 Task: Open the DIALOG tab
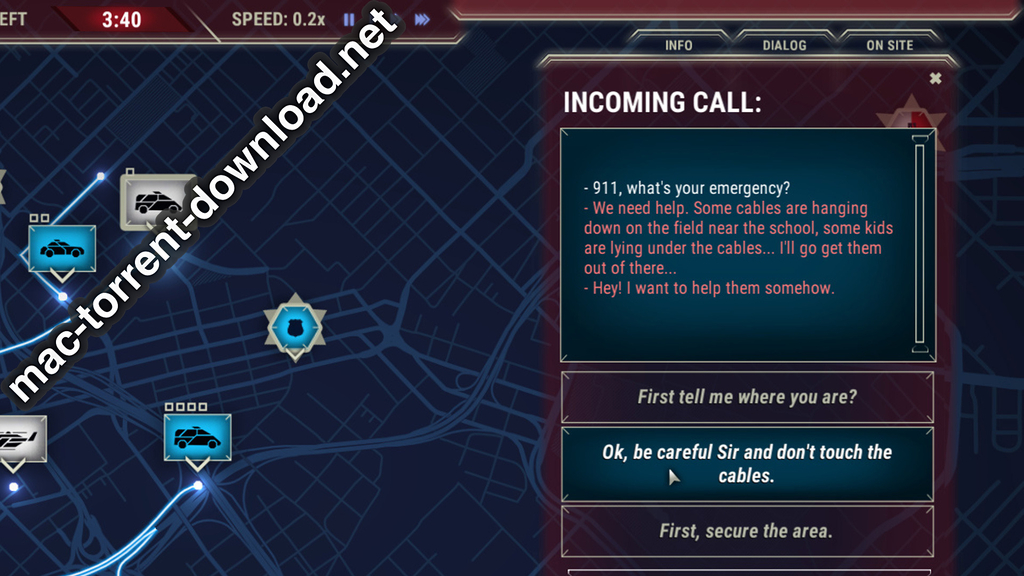click(784, 45)
